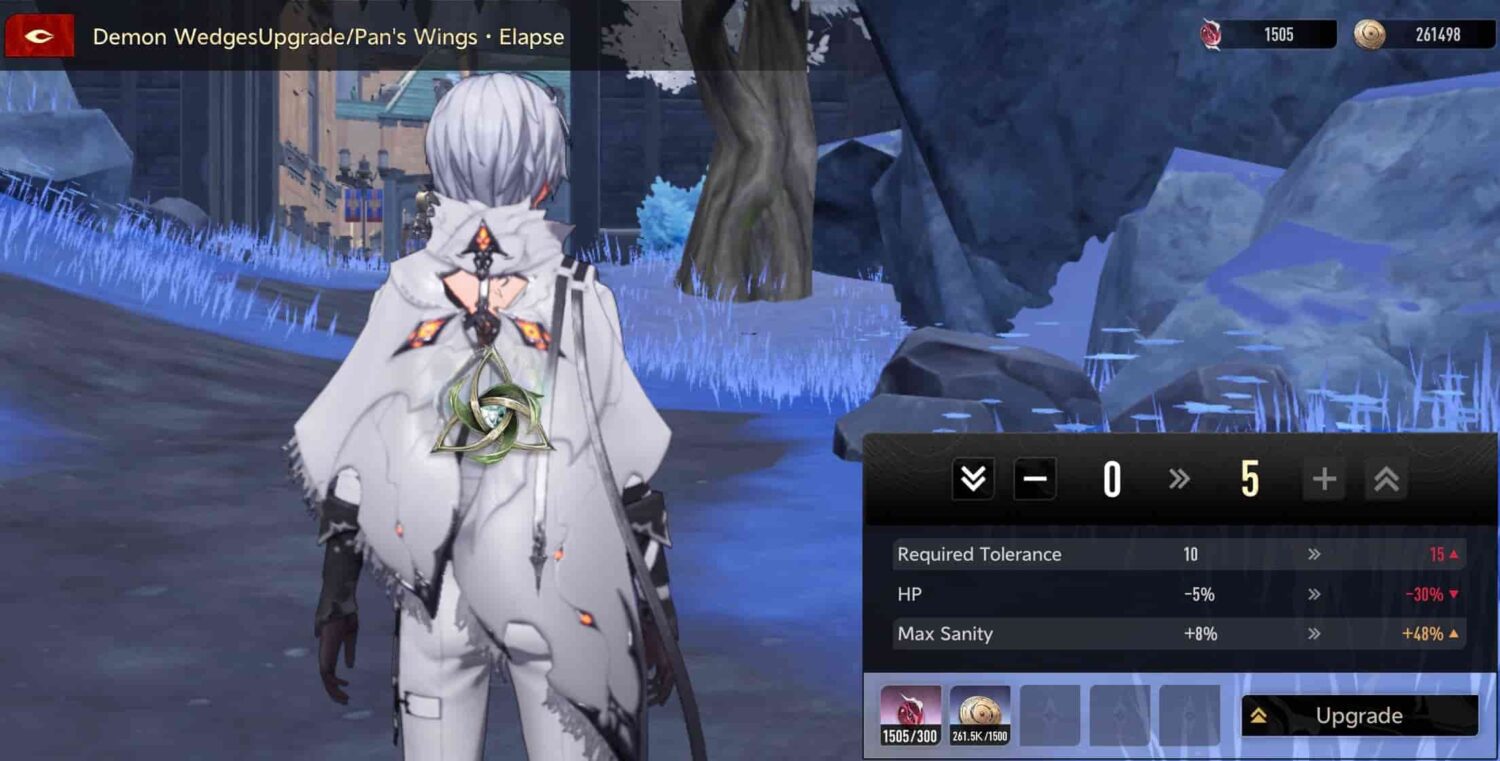Decrease the target level with the minus button
Screen dimensions: 1500x761
1035,478
